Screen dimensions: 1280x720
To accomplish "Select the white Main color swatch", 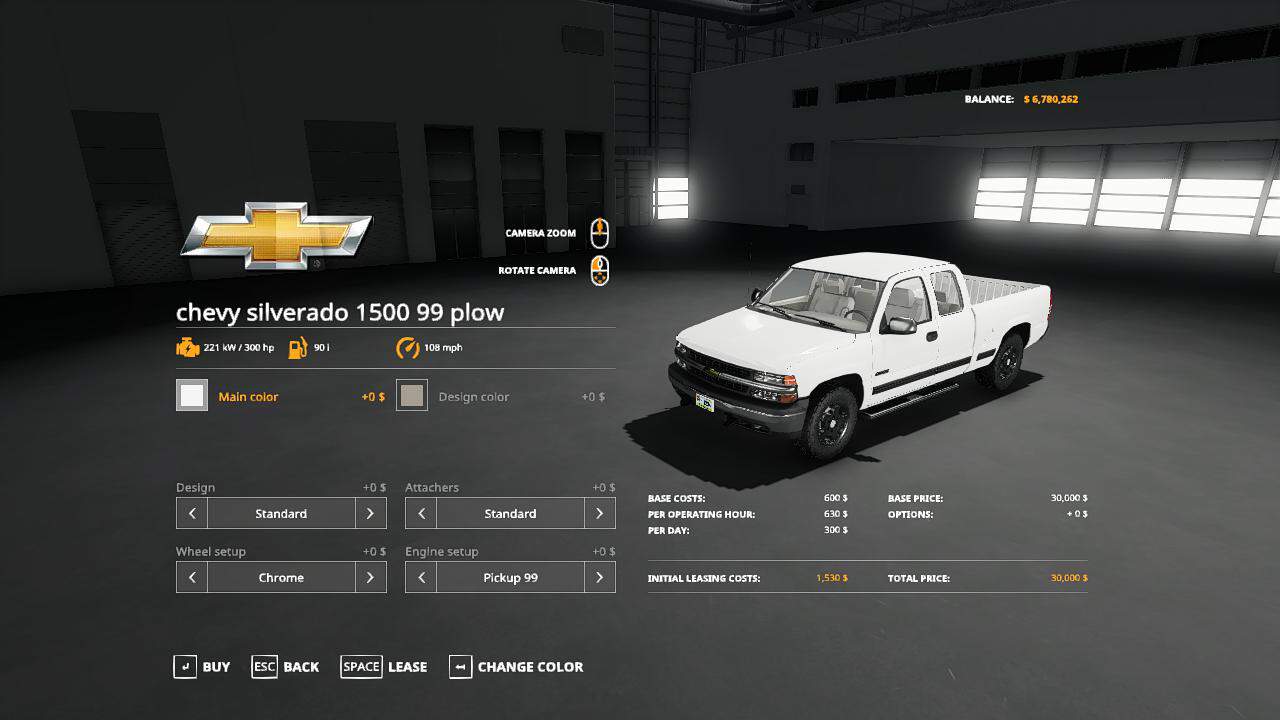I will pyautogui.click(x=192, y=396).
